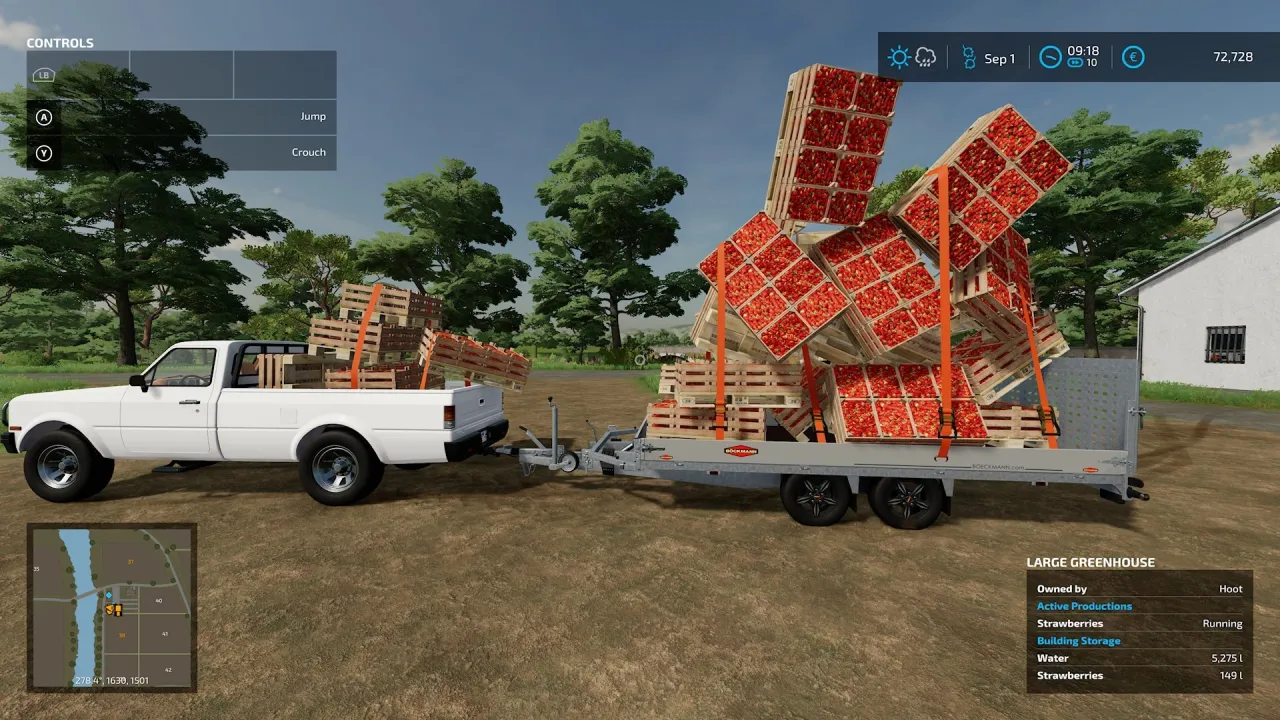Screen dimensions: 1280x720
Task: Select the Building Storage heading
Action: tap(1078, 641)
